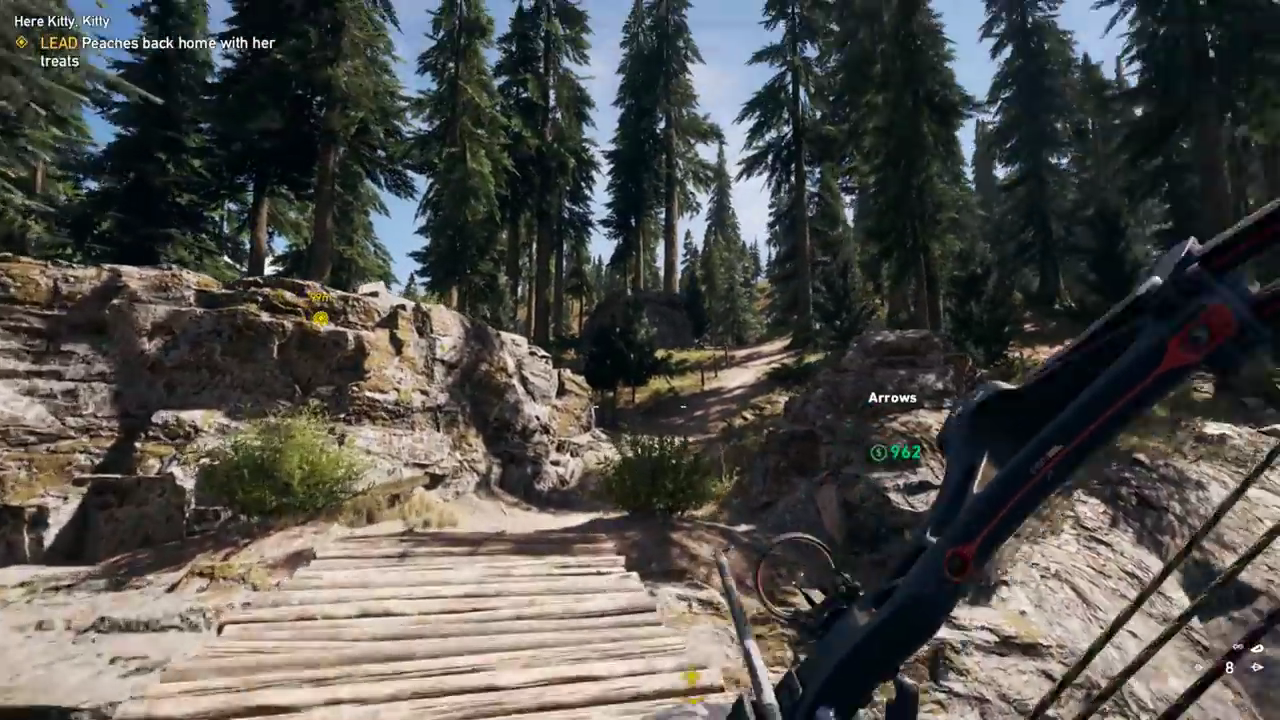
Task: Click the ammo count number 8
Action: click(x=1229, y=667)
